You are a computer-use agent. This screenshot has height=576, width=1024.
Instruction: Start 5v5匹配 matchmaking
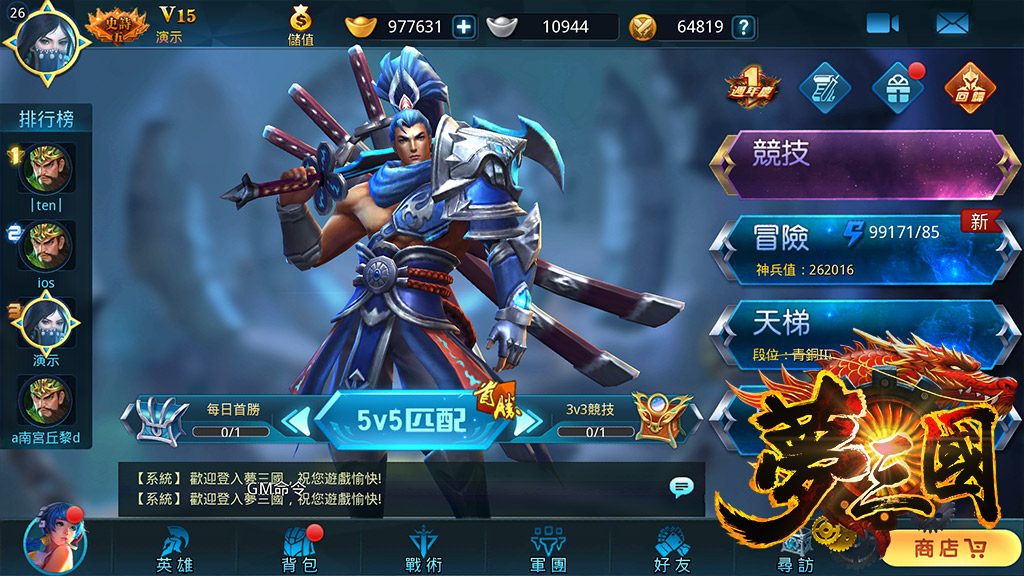pos(411,419)
